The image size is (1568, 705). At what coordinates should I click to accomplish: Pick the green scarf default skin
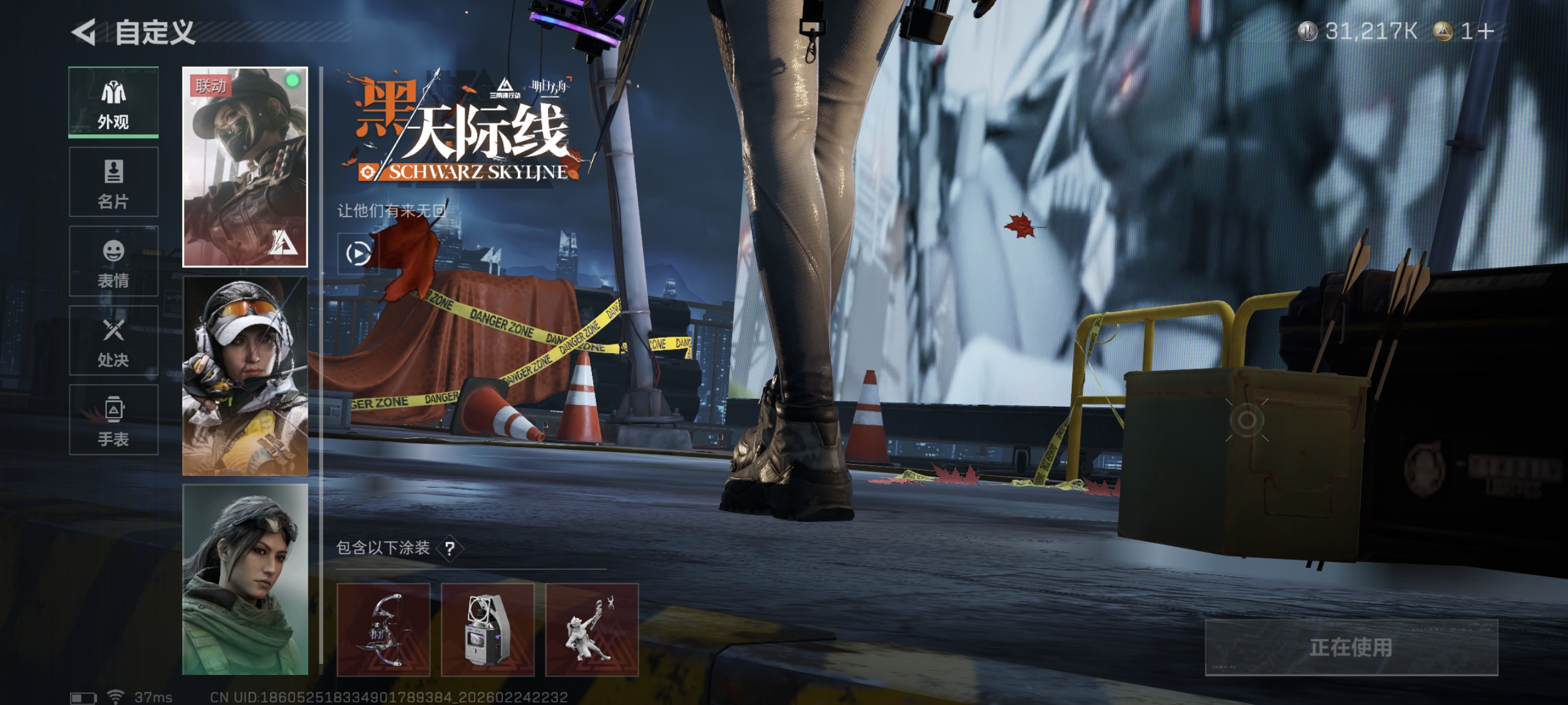(x=245, y=580)
